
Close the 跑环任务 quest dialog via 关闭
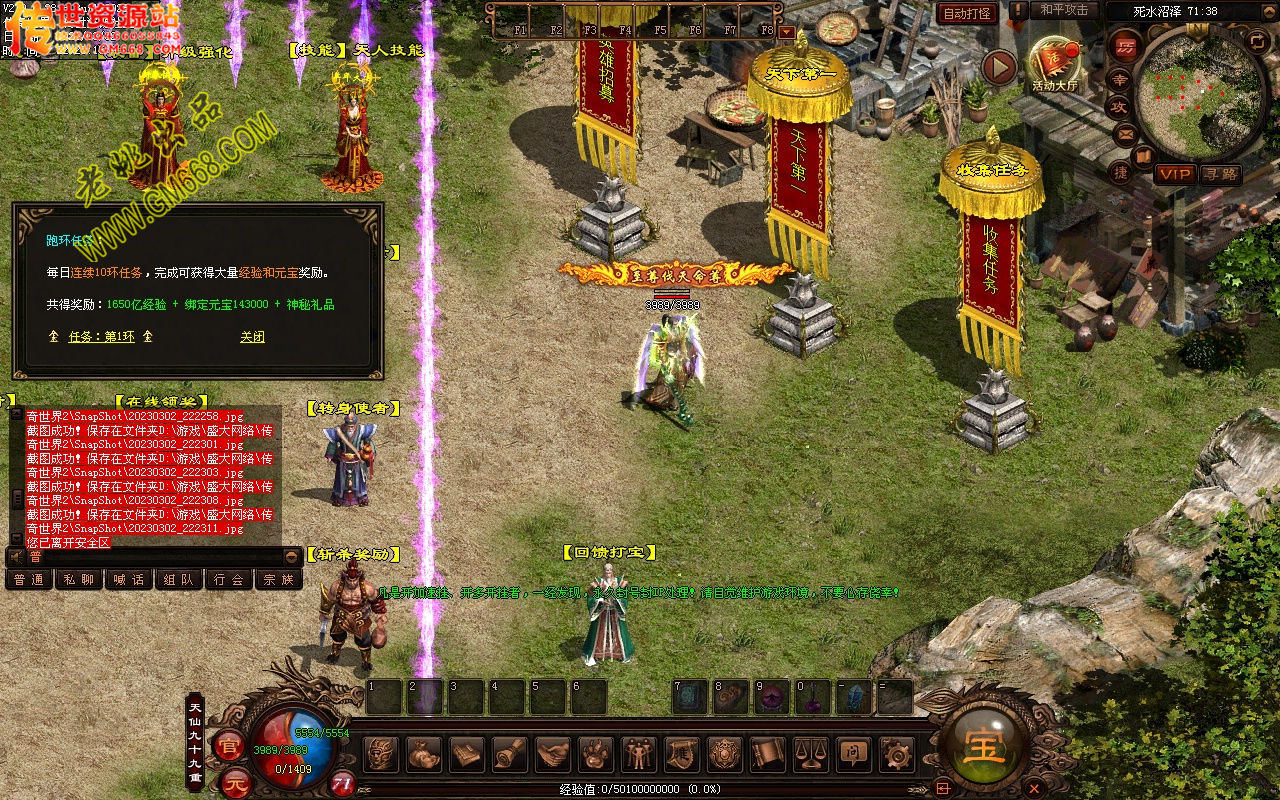pos(252,337)
